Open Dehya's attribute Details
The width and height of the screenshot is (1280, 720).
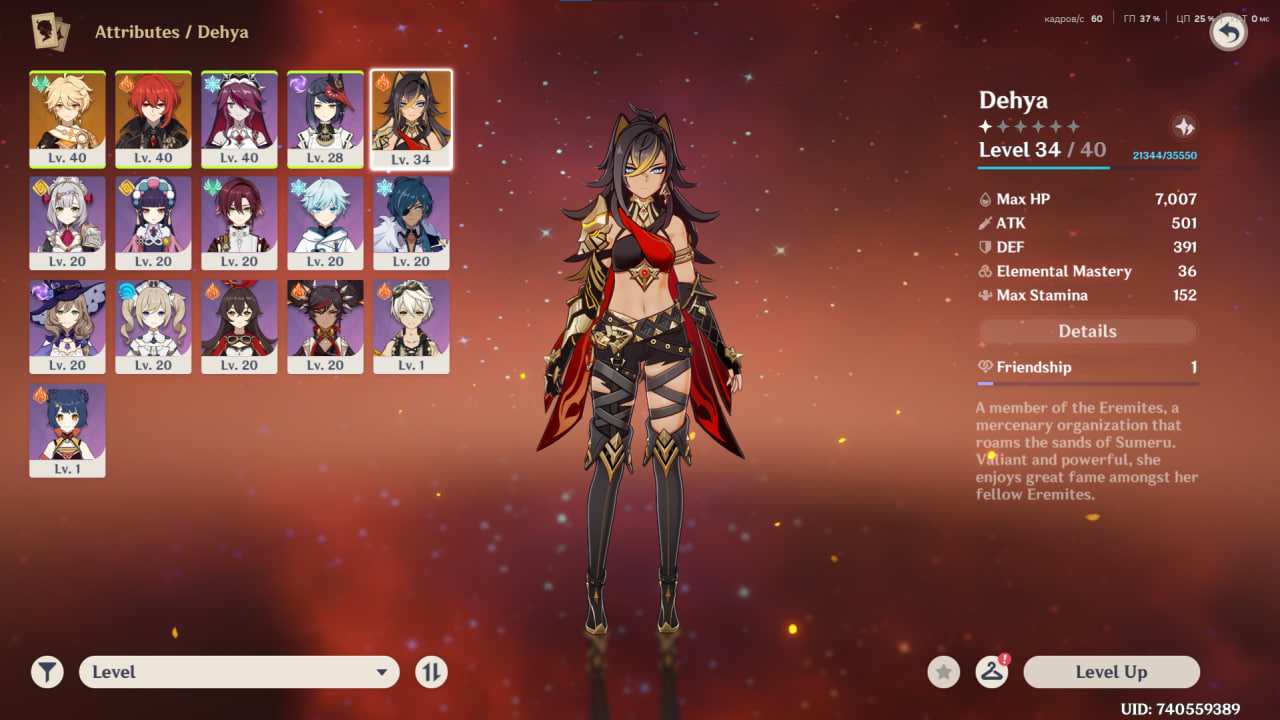point(1087,331)
